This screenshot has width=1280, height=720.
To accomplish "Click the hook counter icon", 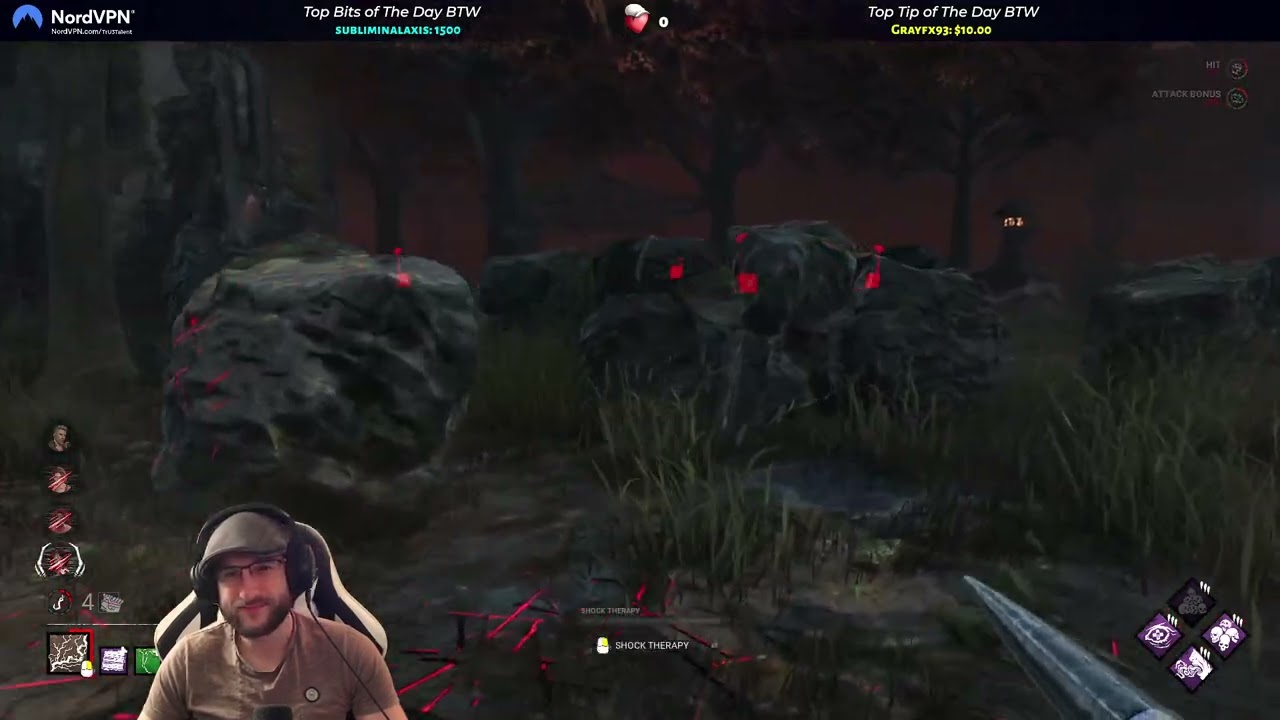I will (x=58, y=602).
